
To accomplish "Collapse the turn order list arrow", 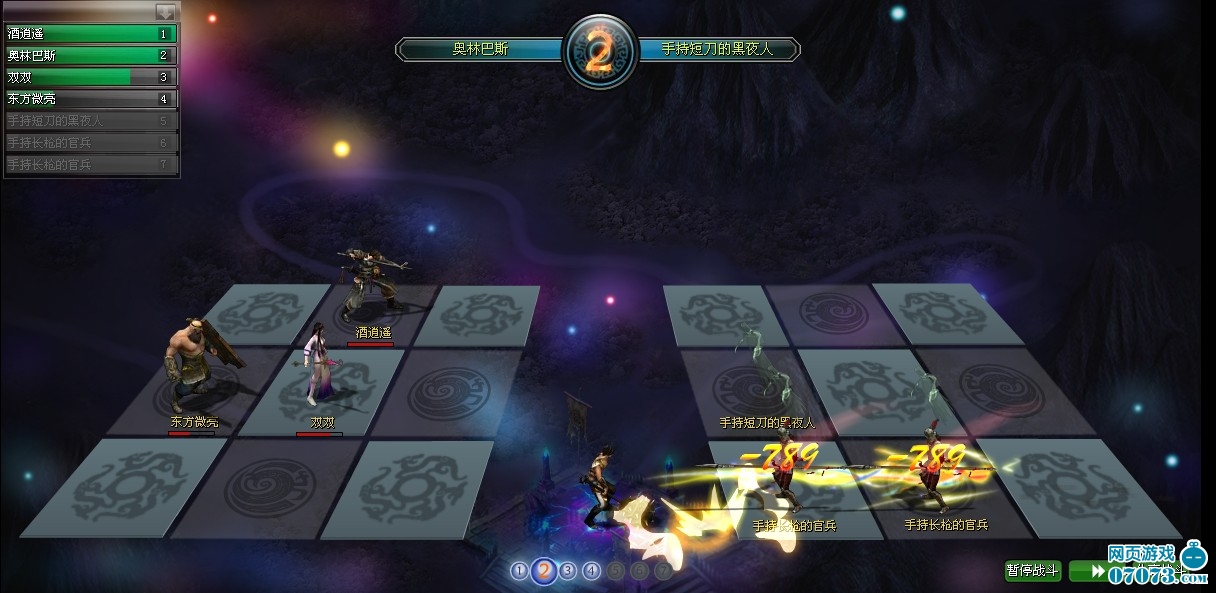I will 166,13.
